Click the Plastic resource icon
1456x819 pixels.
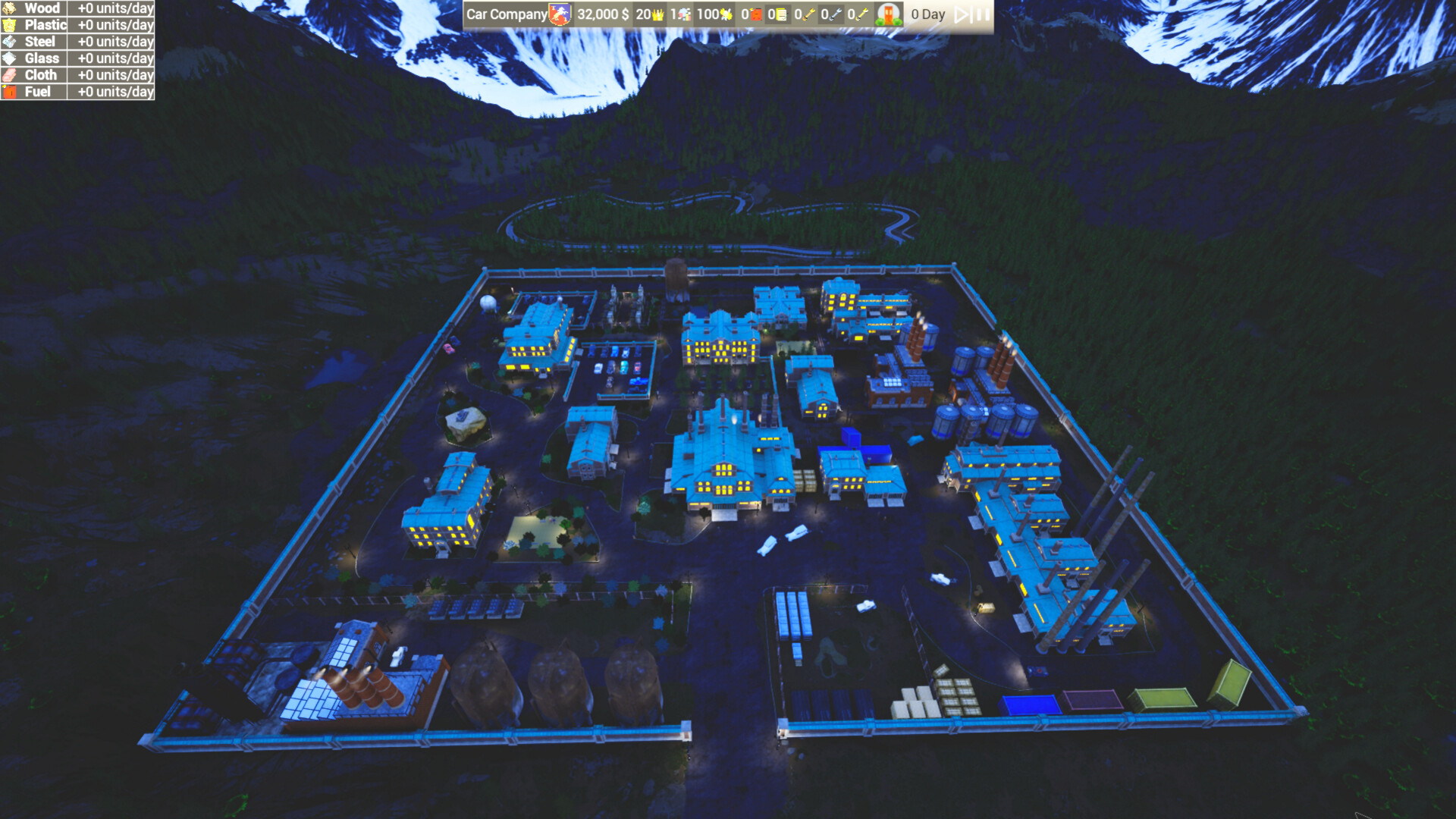coord(9,24)
